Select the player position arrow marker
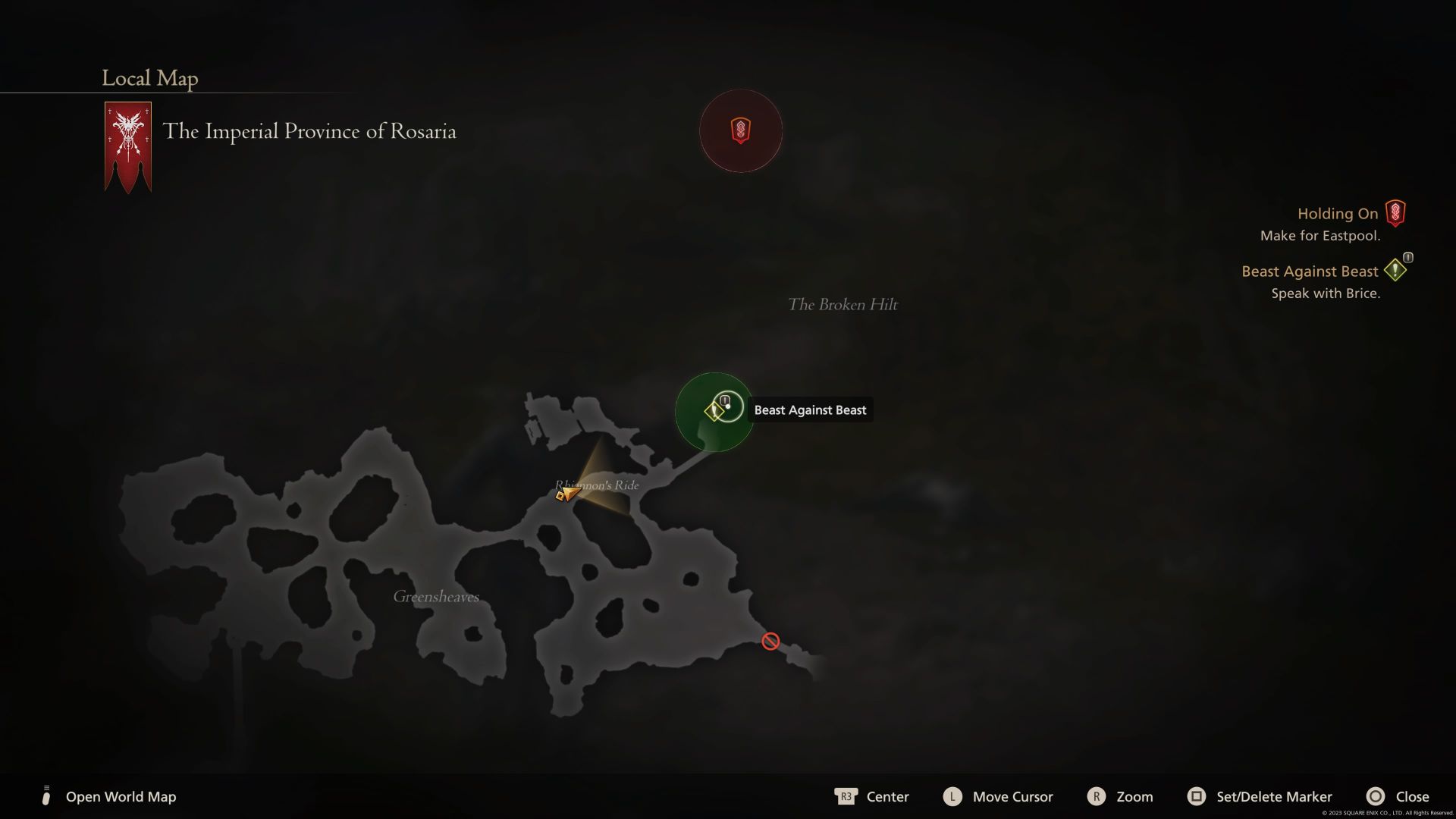The height and width of the screenshot is (819, 1456). (x=566, y=494)
